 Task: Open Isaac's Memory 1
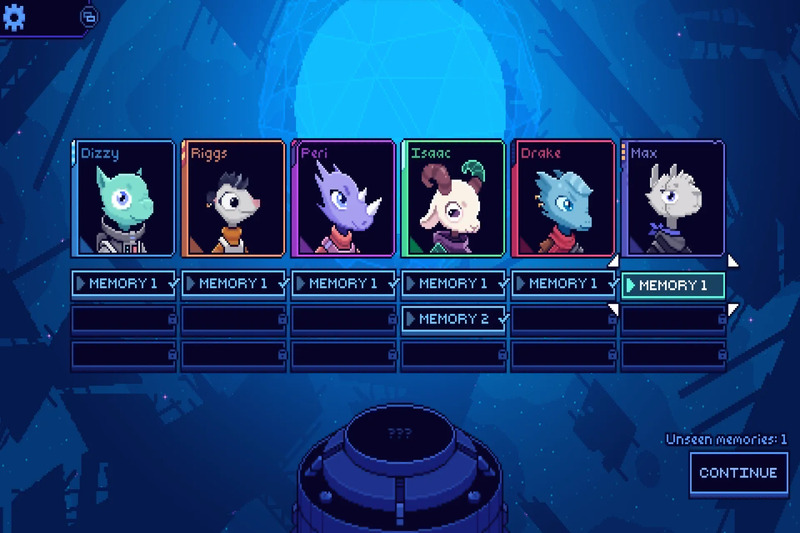tap(454, 284)
